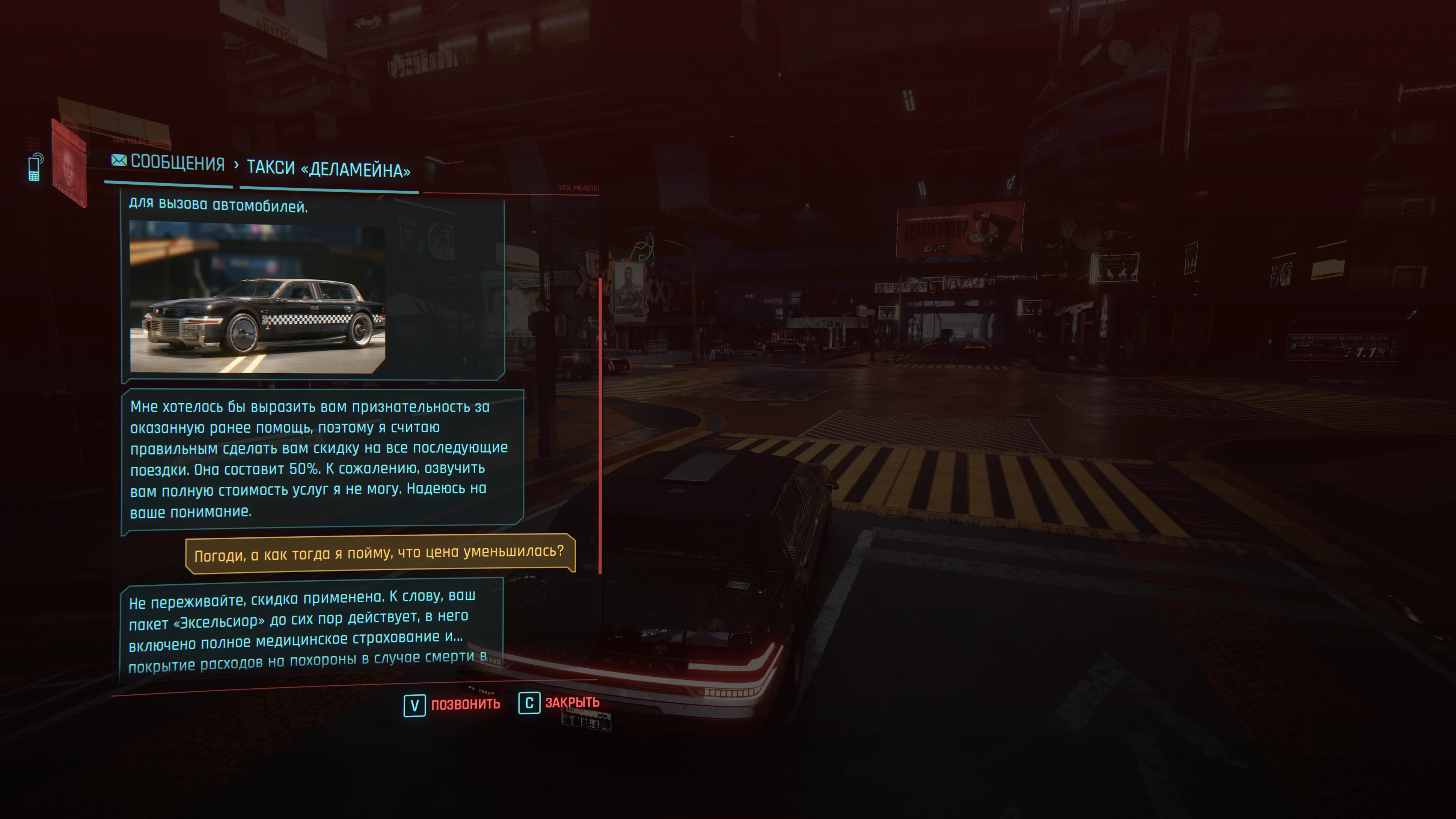This screenshot has width=1456, height=819.
Task: Close the messages with Закрыть
Action: click(x=559, y=703)
